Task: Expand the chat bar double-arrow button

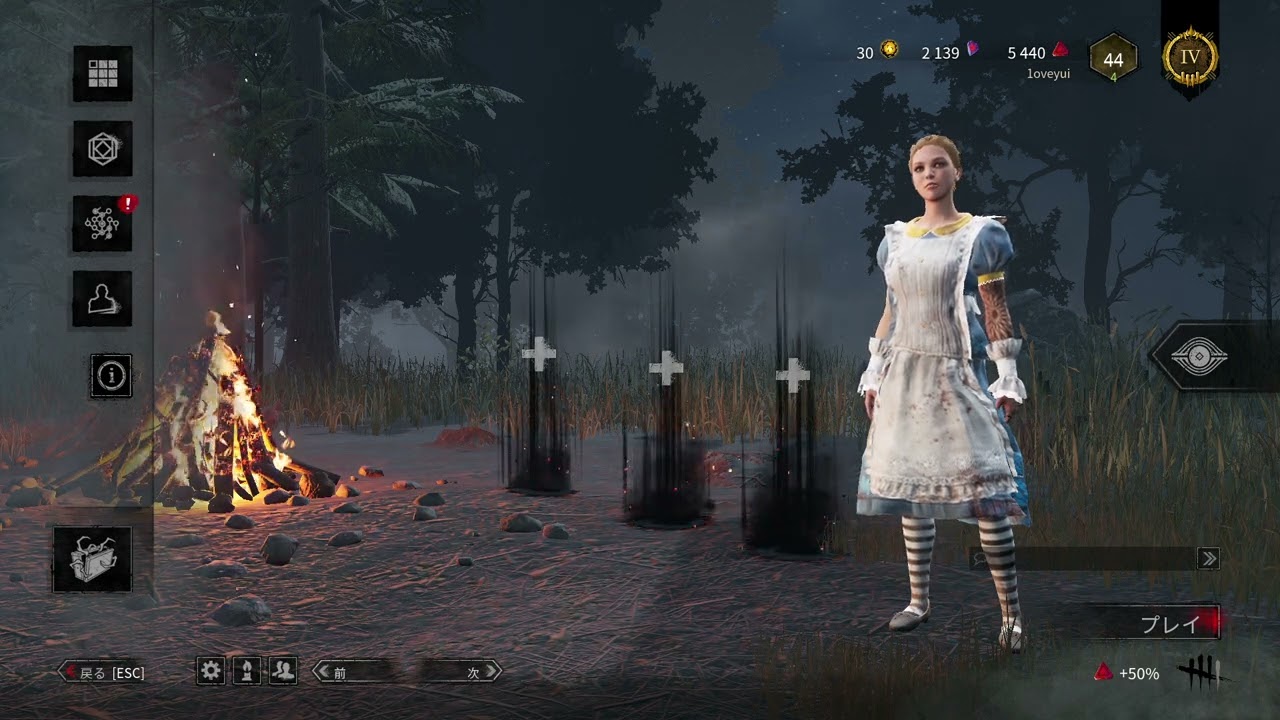Action: (1209, 559)
